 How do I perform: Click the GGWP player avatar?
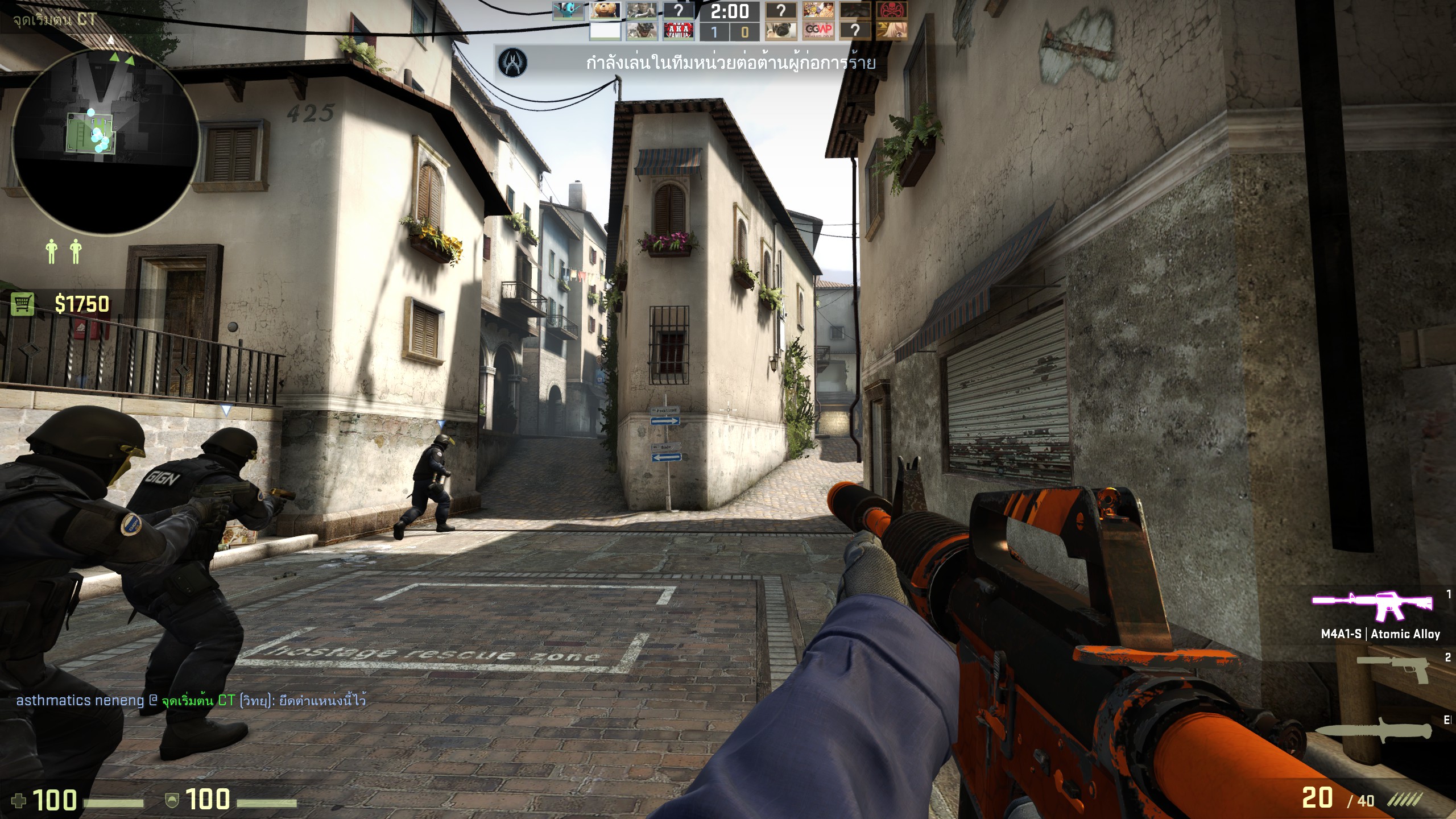coord(818,31)
